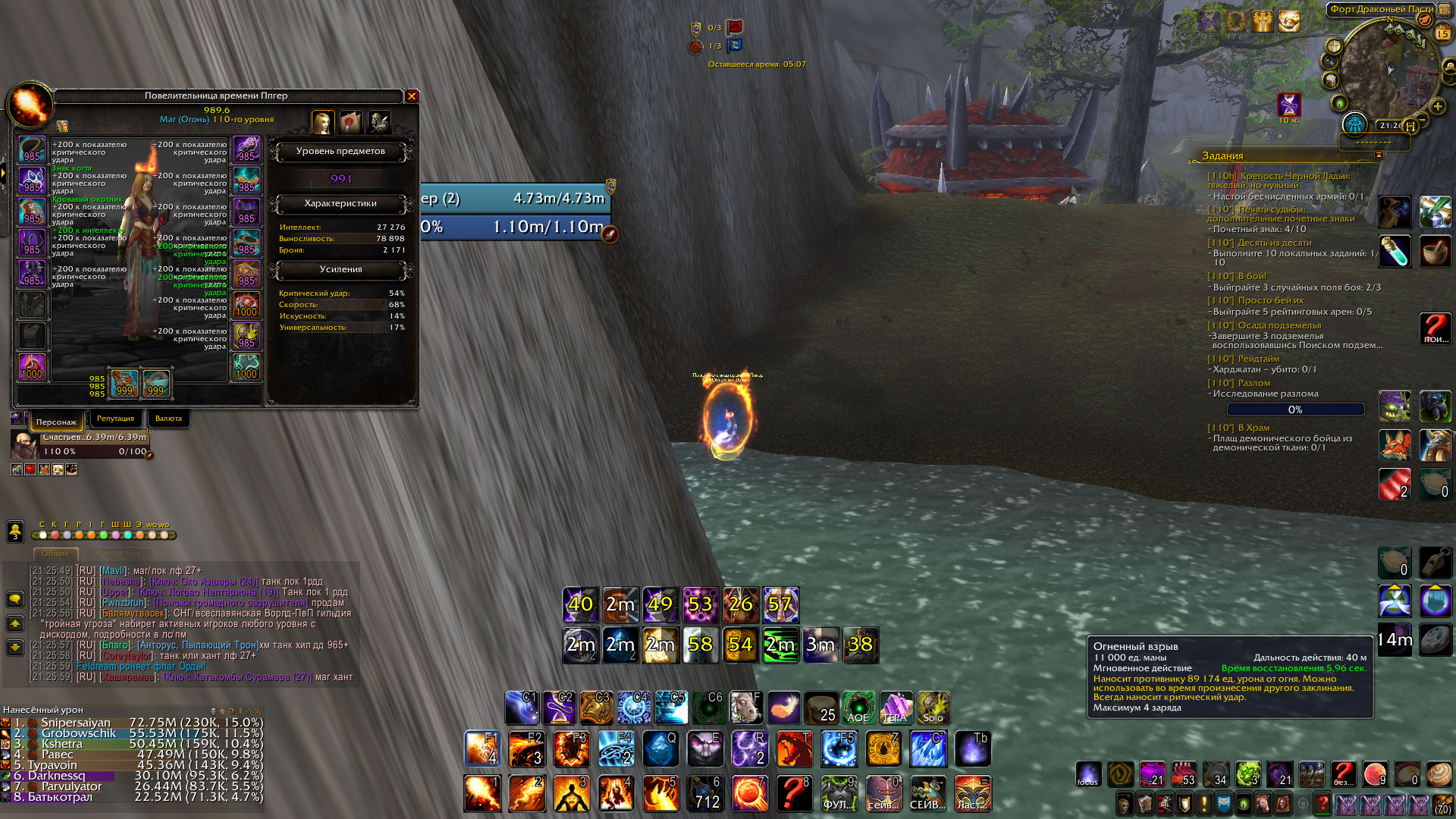Collapse the Задания quest tracker

pos(1379,155)
